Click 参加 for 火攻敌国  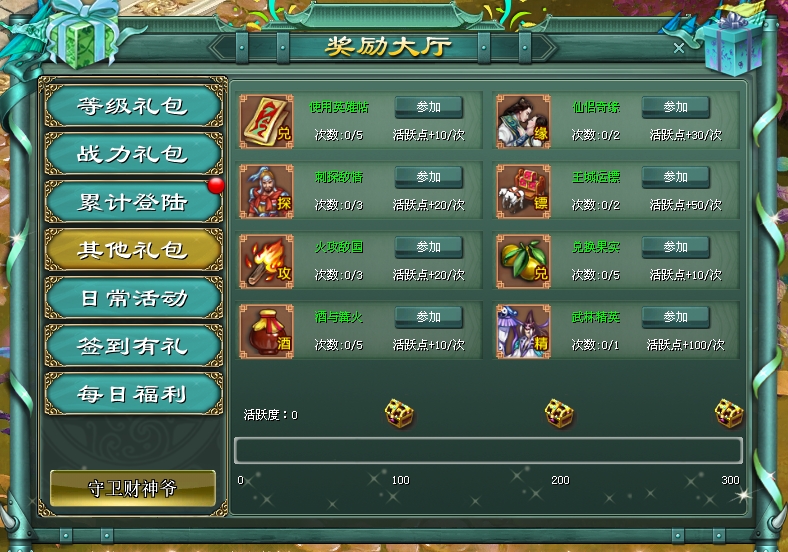click(428, 247)
